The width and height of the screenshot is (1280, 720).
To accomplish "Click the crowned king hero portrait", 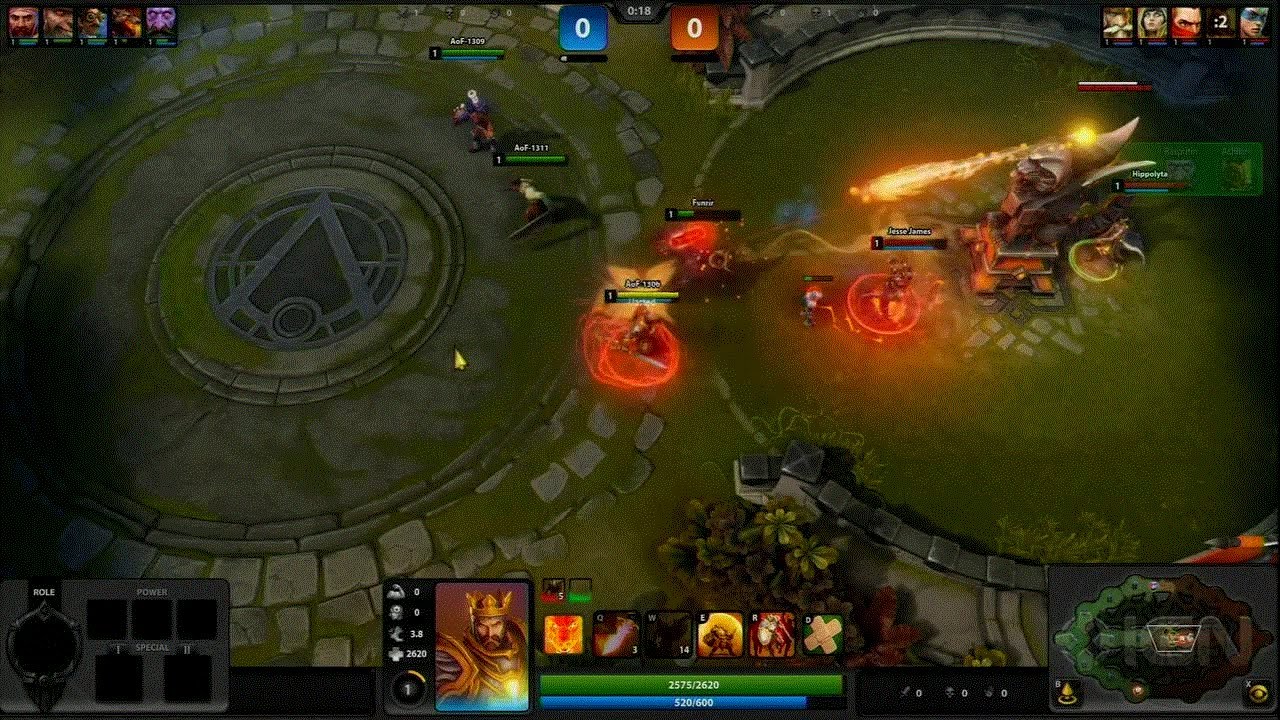I will point(482,646).
